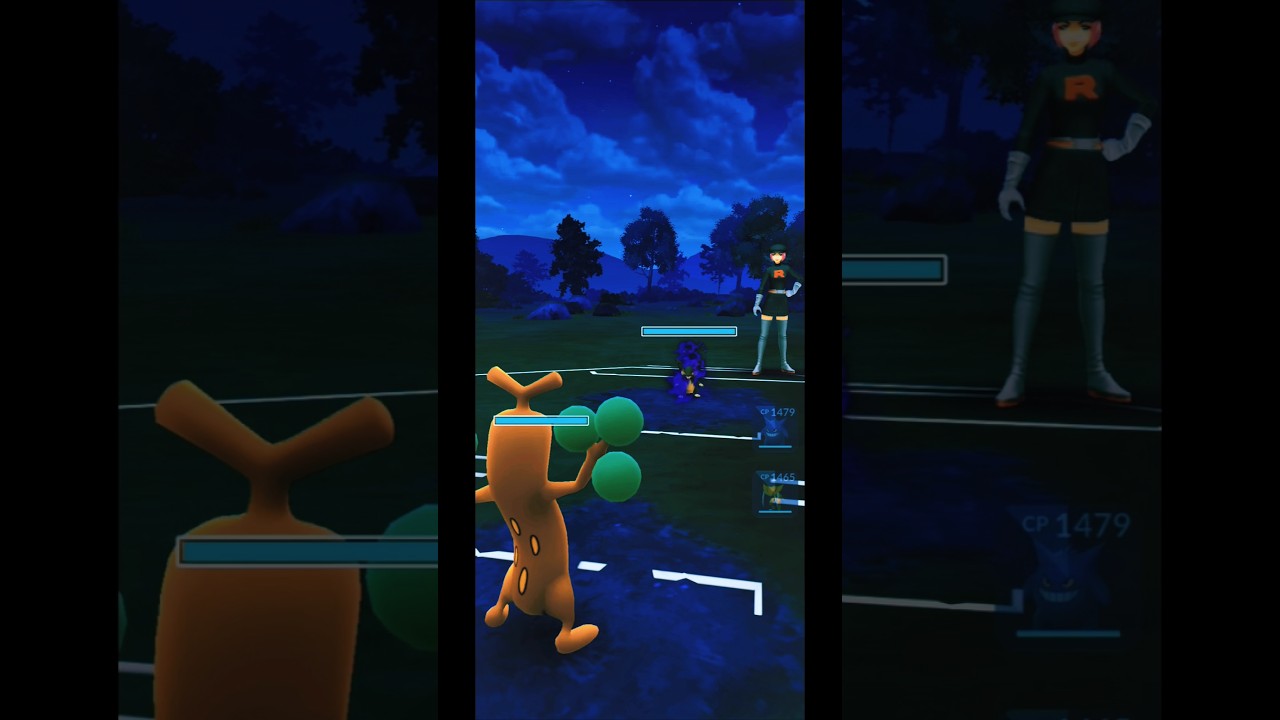Expand Sudowoodo's battle stats
The image size is (1280, 720).
tap(540, 421)
